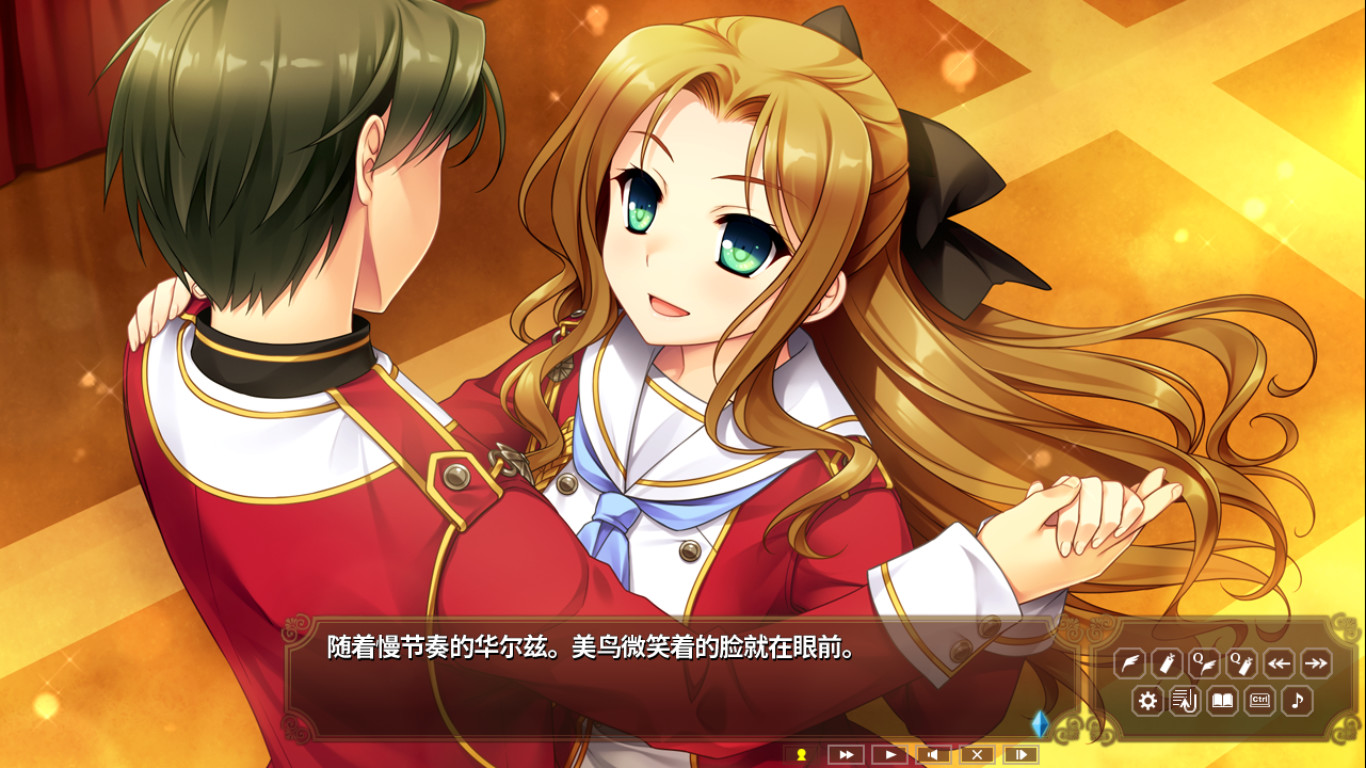Replay the voice with the speaker control

pos(933,754)
